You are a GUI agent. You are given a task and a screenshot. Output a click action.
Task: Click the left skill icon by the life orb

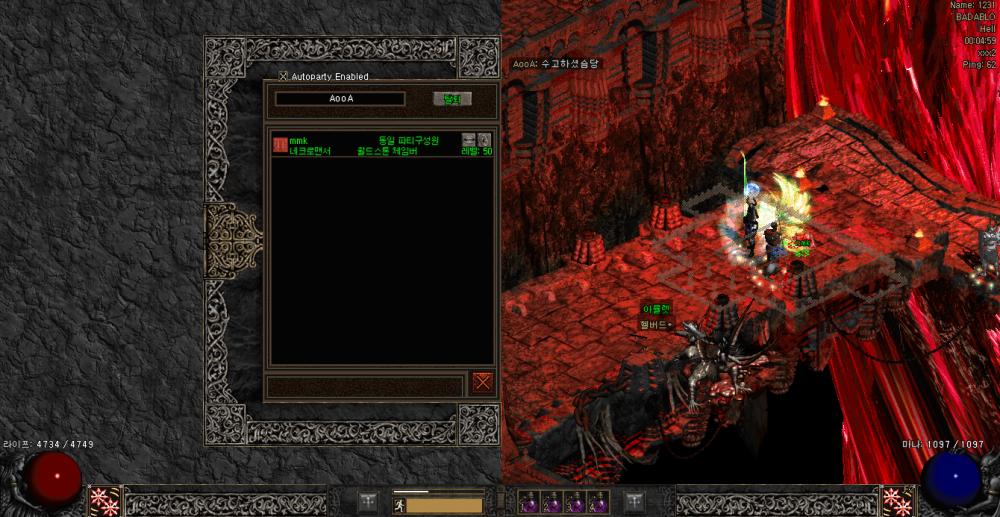104,501
